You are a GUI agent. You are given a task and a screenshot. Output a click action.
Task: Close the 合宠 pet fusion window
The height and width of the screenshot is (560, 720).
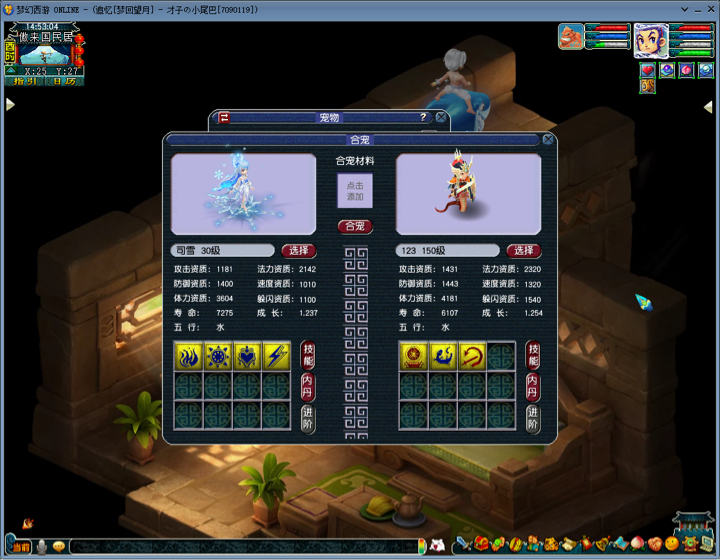point(548,140)
